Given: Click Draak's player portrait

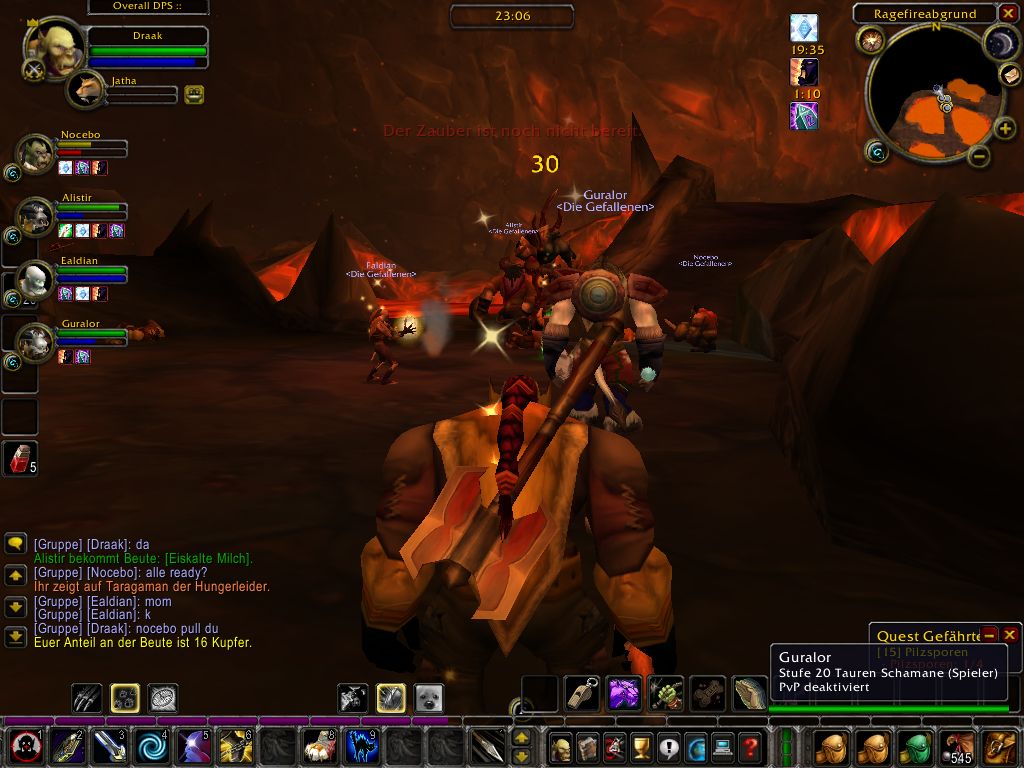Looking at the screenshot, I should pyautogui.click(x=54, y=48).
